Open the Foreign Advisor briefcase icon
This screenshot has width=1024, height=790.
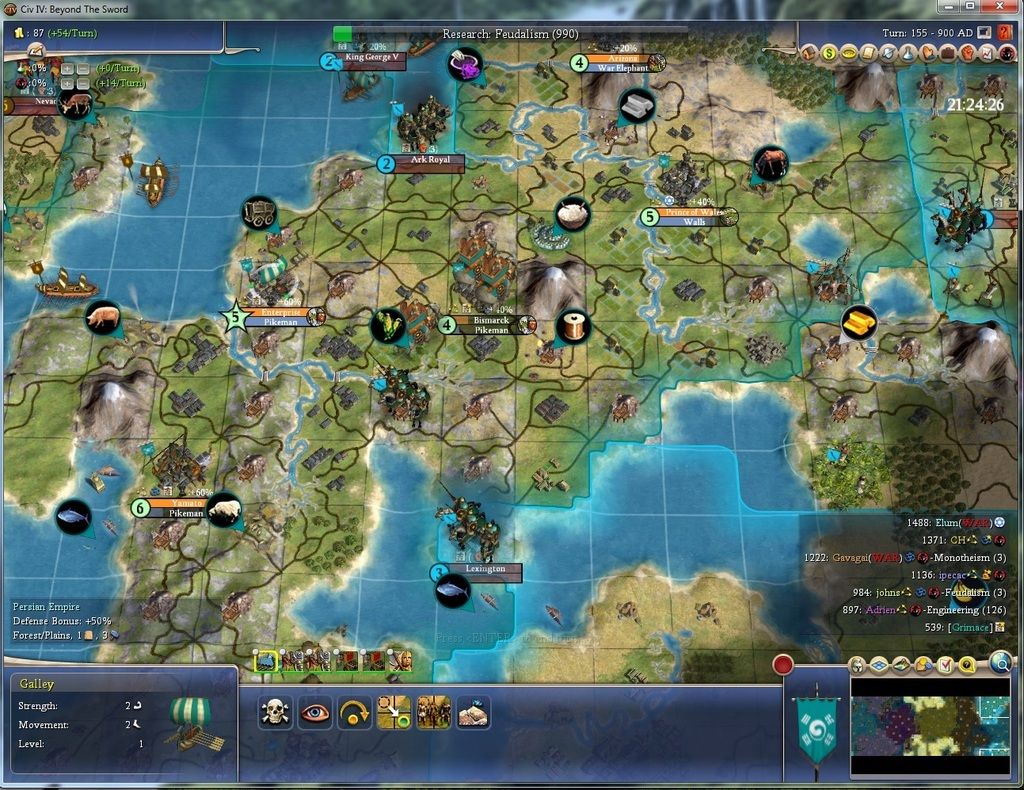[947, 52]
